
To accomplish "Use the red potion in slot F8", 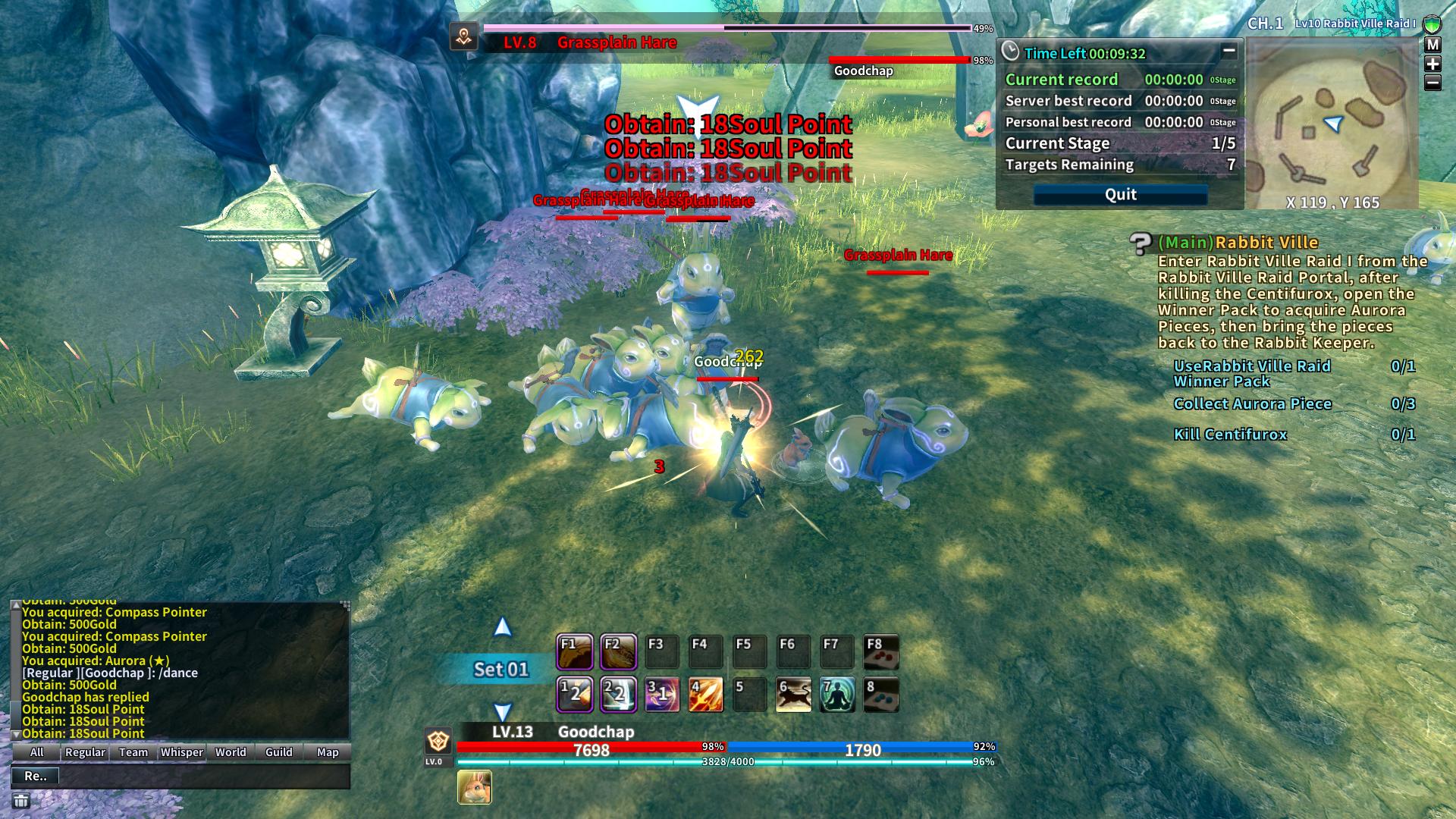I will pyautogui.click(x=881, y=652).
